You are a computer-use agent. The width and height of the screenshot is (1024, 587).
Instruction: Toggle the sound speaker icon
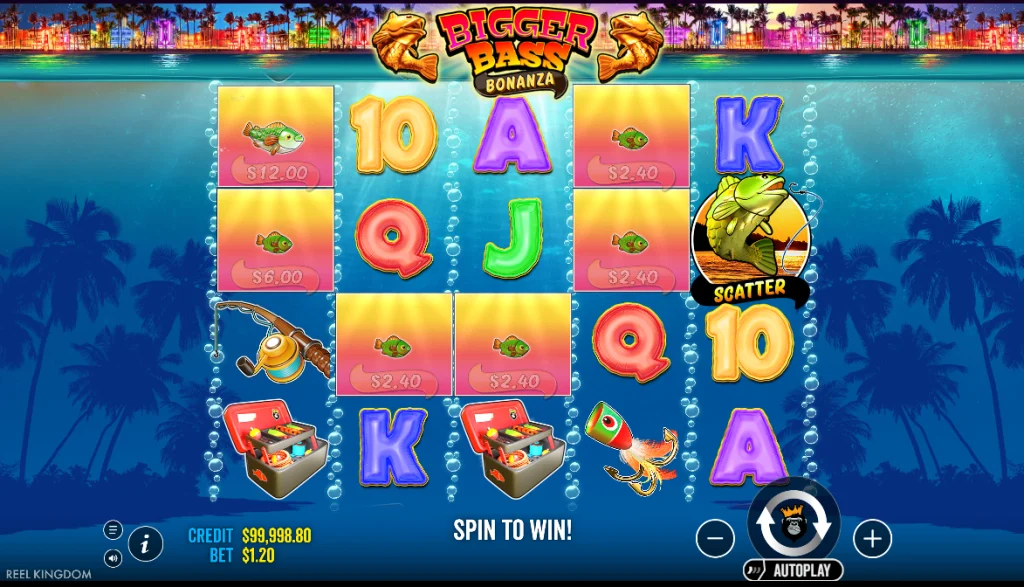coord(112,557)
